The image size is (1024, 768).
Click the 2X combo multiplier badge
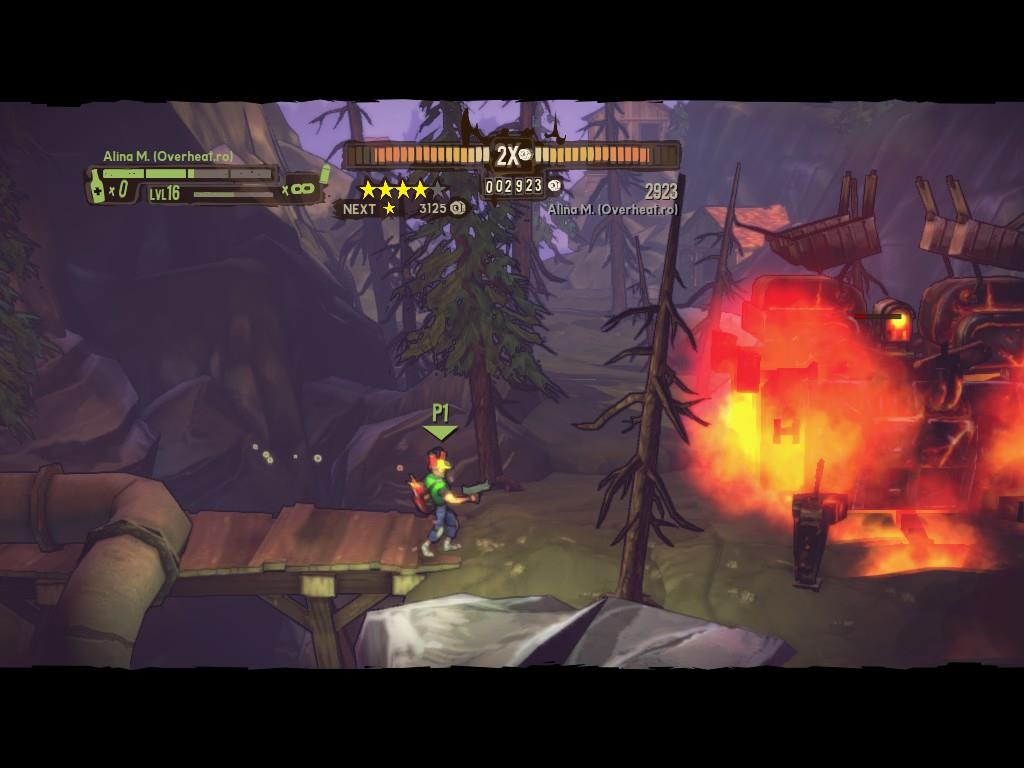click(508, 155)
